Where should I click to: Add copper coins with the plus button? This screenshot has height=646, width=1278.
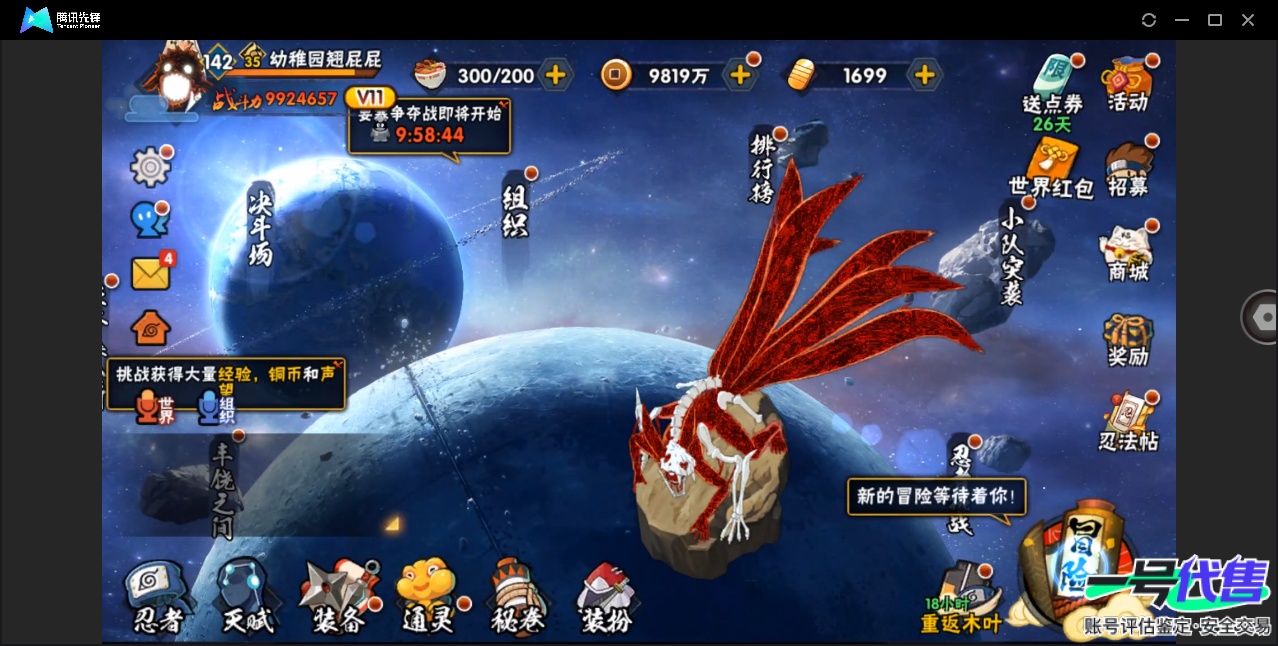point(740,74)
